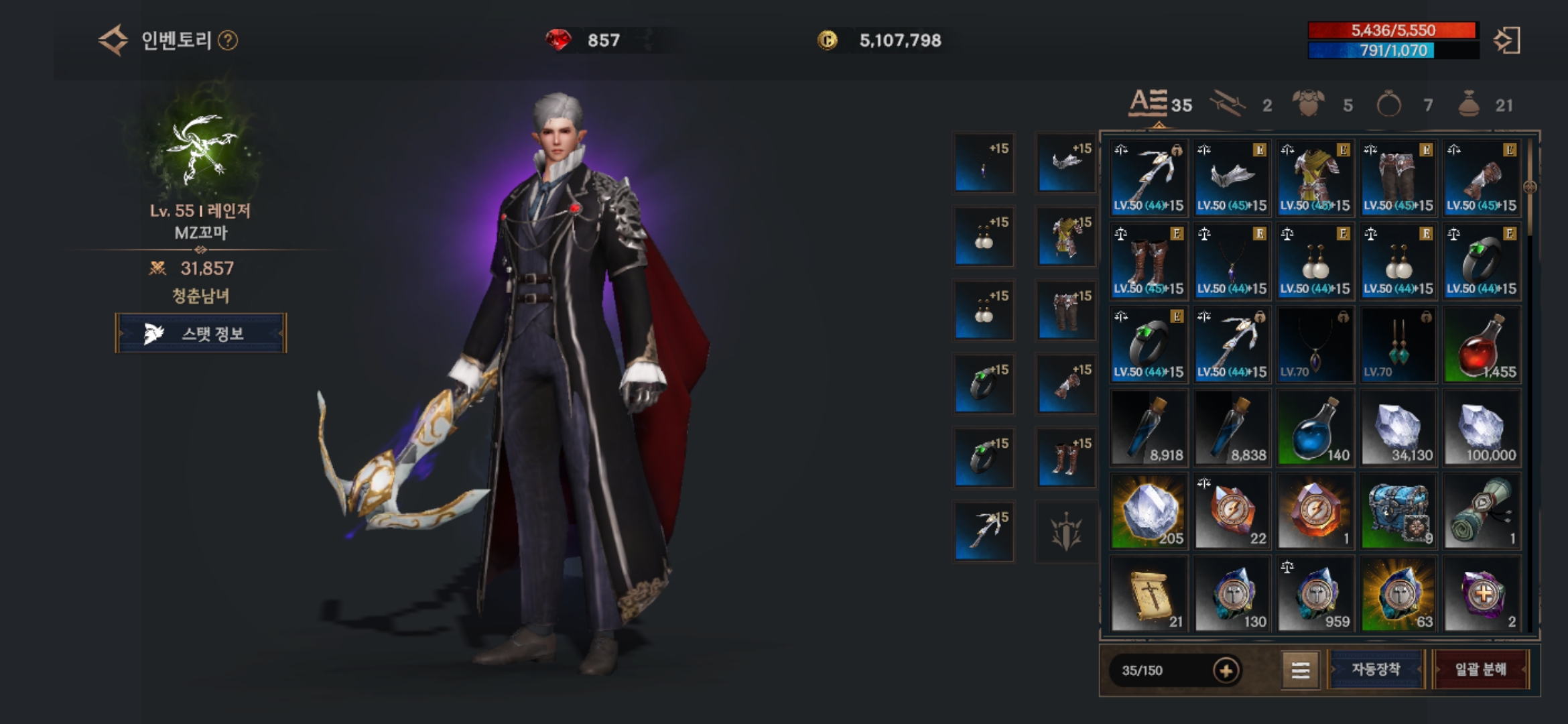Open the inventory sort list button
This screenshot has width=1568, height=724.
(x=1300, y=670)
